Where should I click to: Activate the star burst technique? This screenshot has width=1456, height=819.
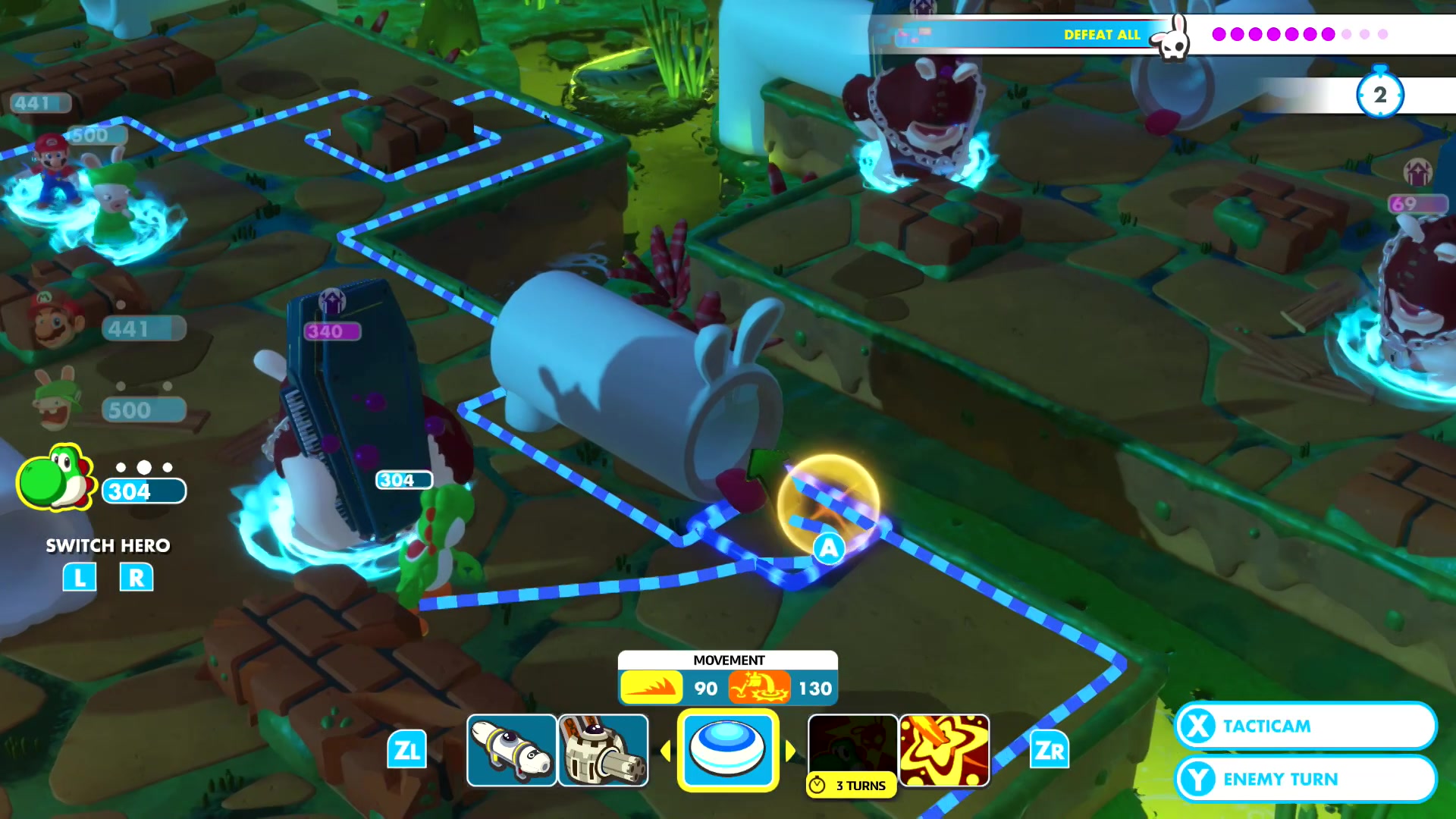coord(944,750)
